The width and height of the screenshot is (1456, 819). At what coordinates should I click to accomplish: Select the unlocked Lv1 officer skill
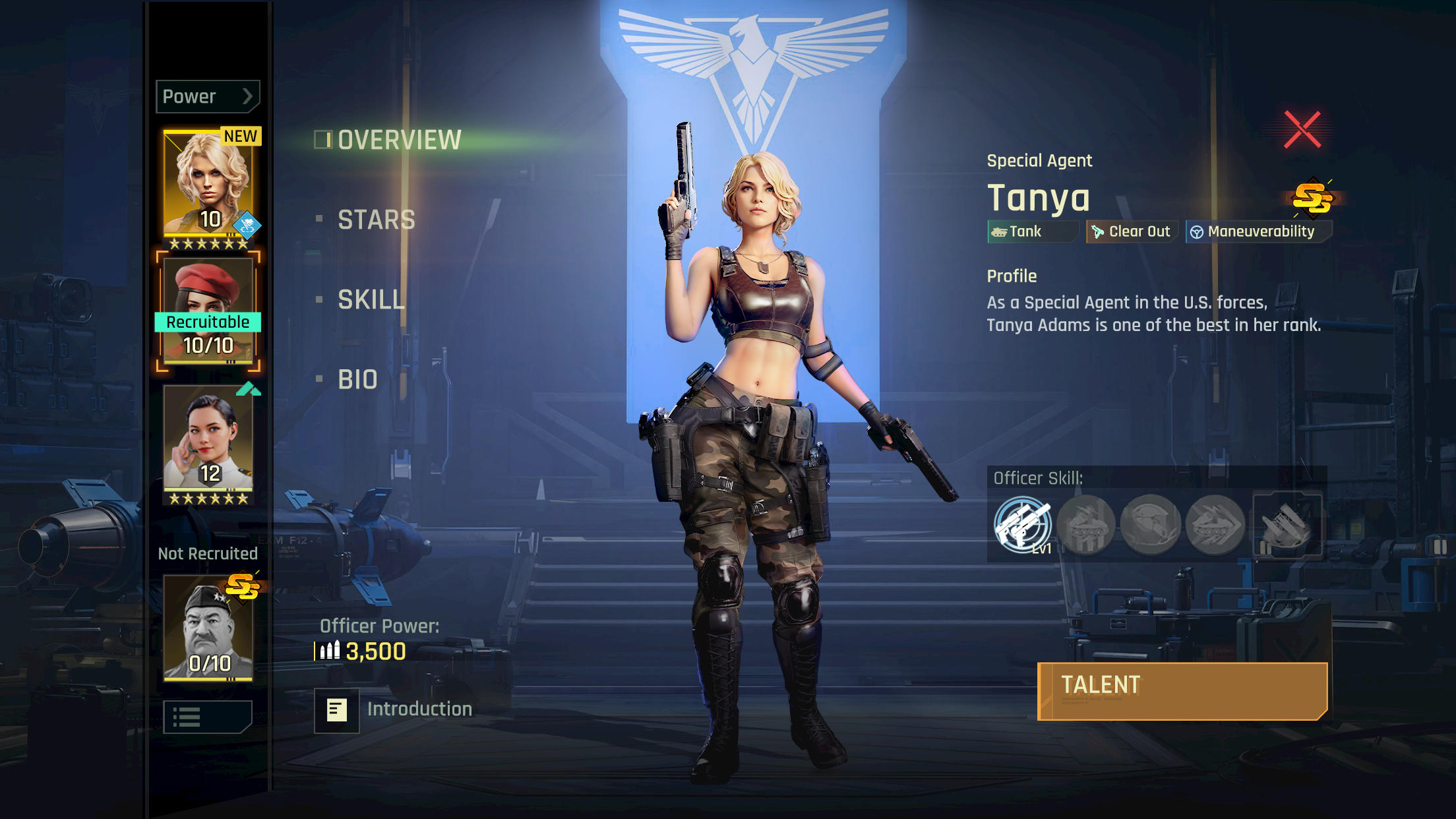pyautogui.click(x=1022, y=525)
